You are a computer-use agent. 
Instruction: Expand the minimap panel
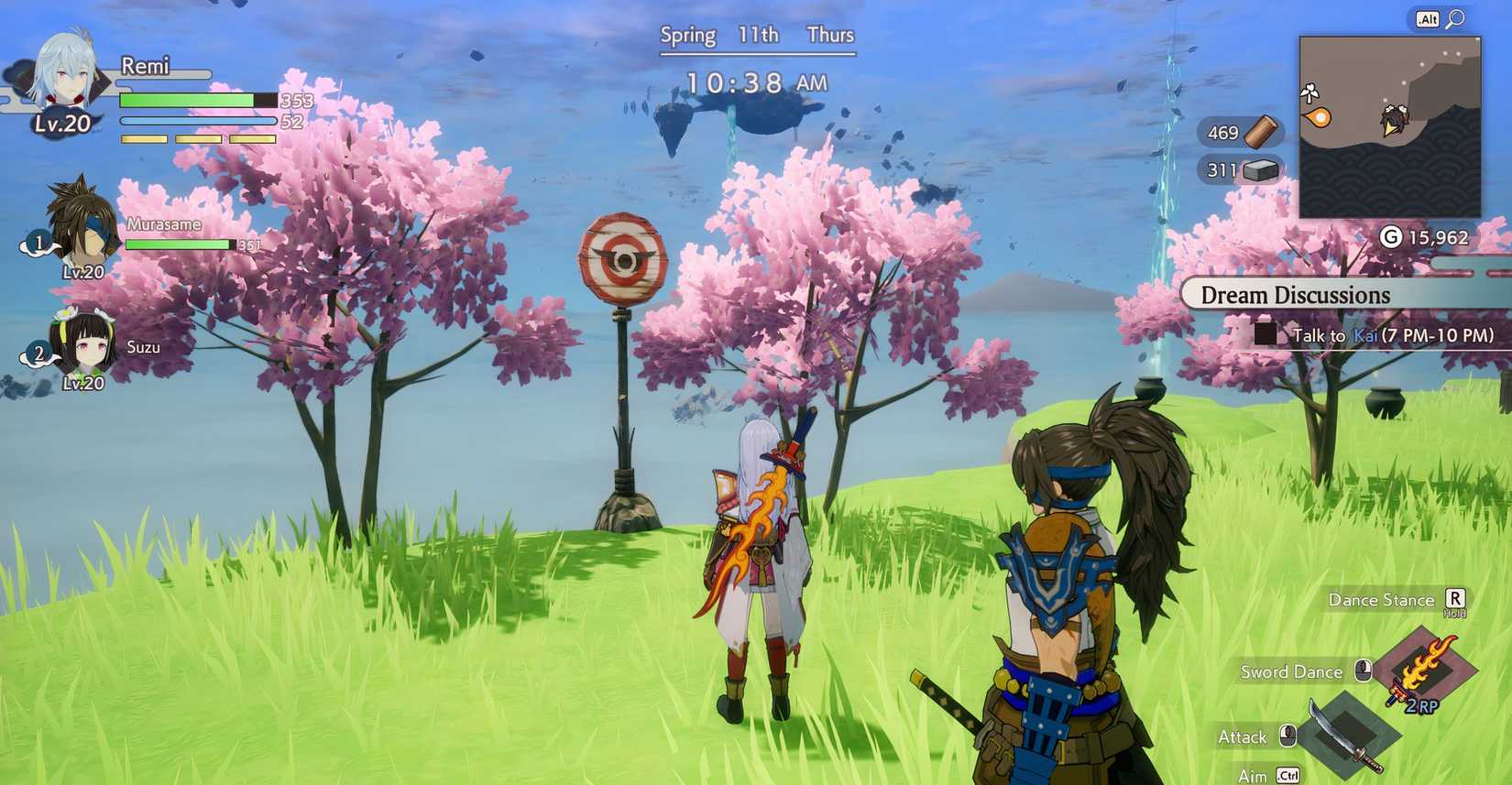point(1389,125)
